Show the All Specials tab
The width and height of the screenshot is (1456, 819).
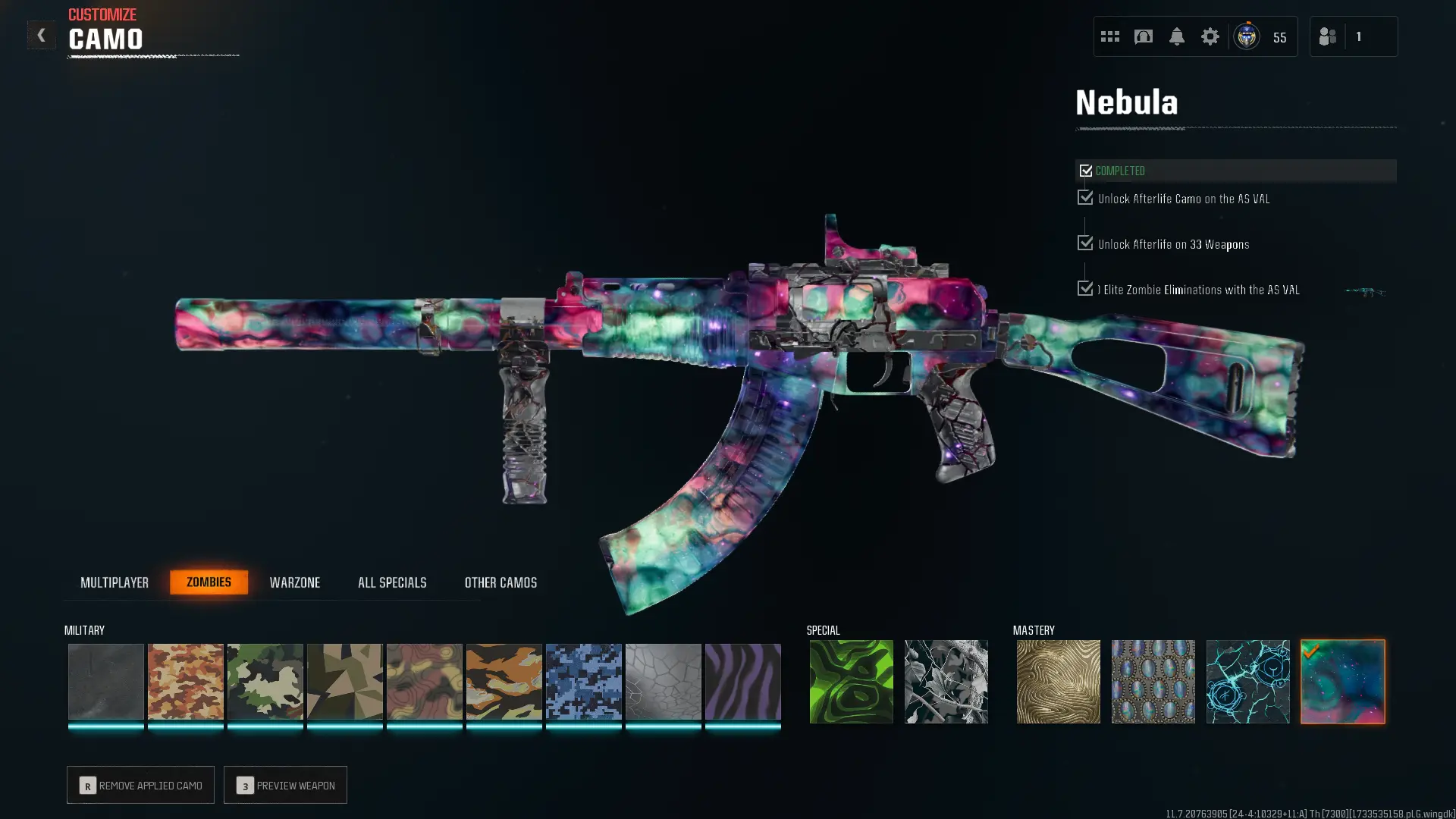tap(392, 582)
